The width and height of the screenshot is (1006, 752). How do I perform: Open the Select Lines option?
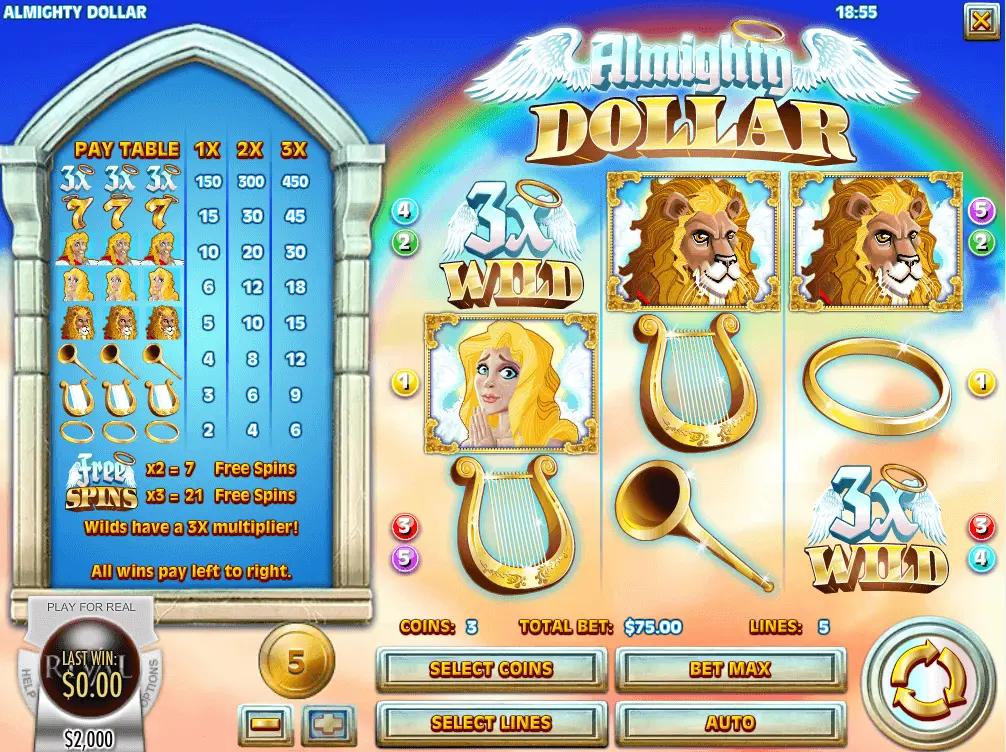coord(491,722)
